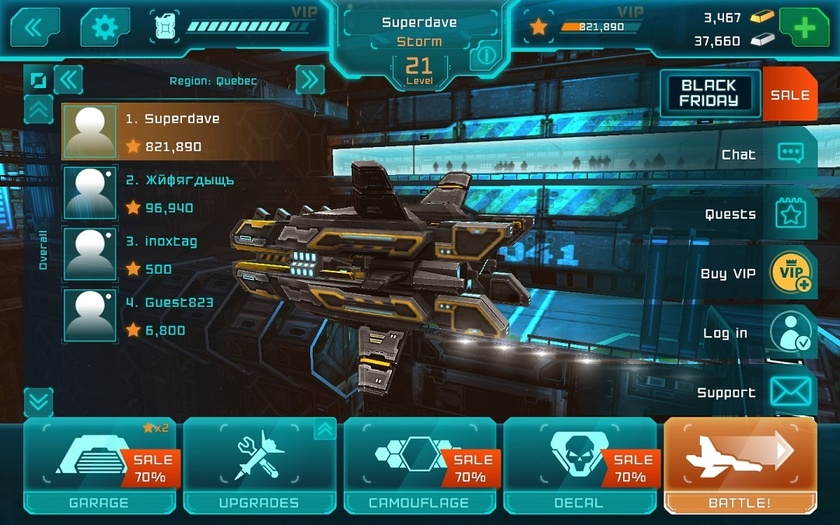Viewport: 840px width, 525px height.
Task: Show player info via the "i" icon
Action: (485, 55)
